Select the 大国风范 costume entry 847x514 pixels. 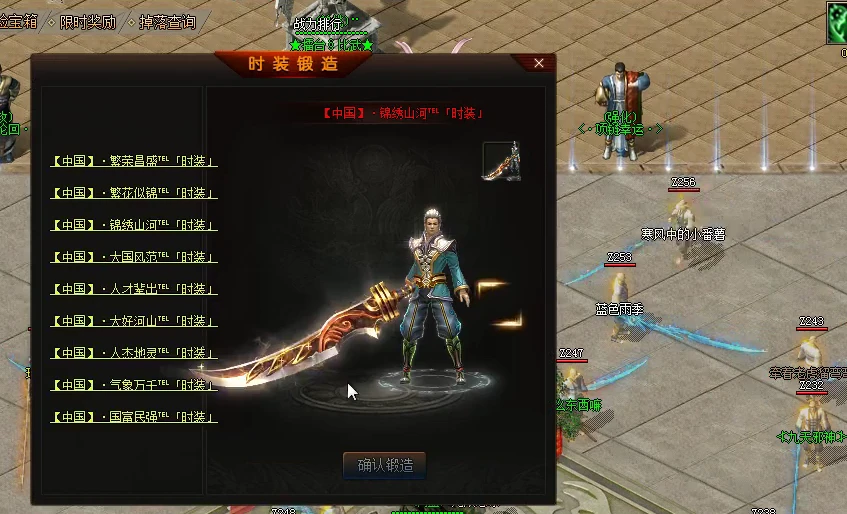[x=134, y=257]
